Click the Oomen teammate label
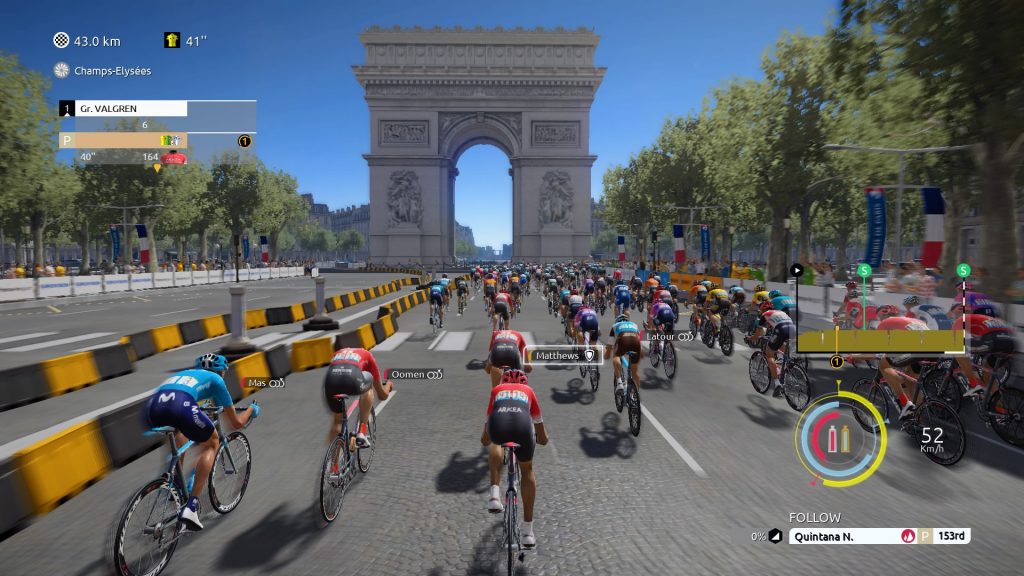 tap(416, 374)
